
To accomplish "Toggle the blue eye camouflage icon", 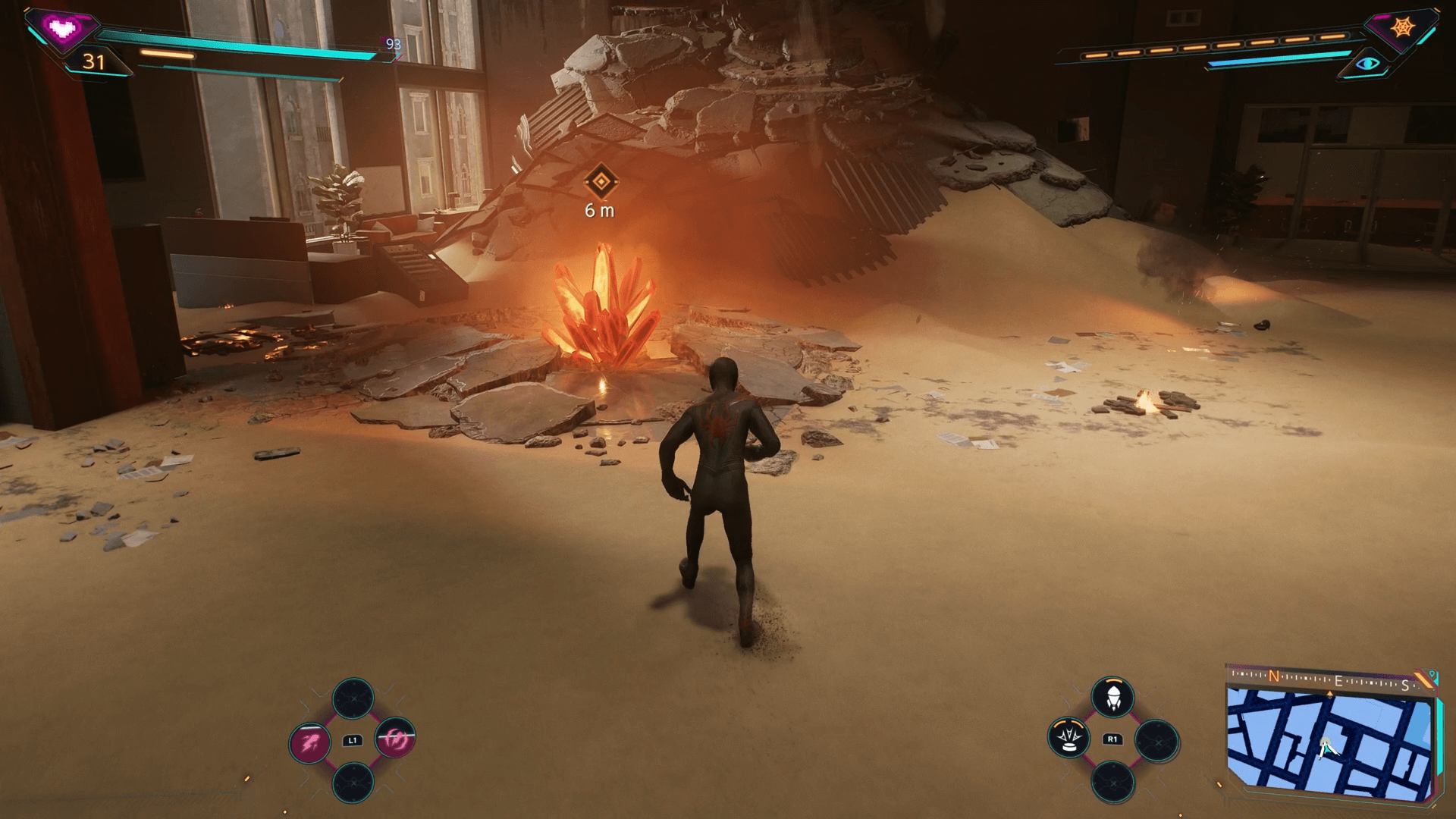I will (x=1369, y=64).
